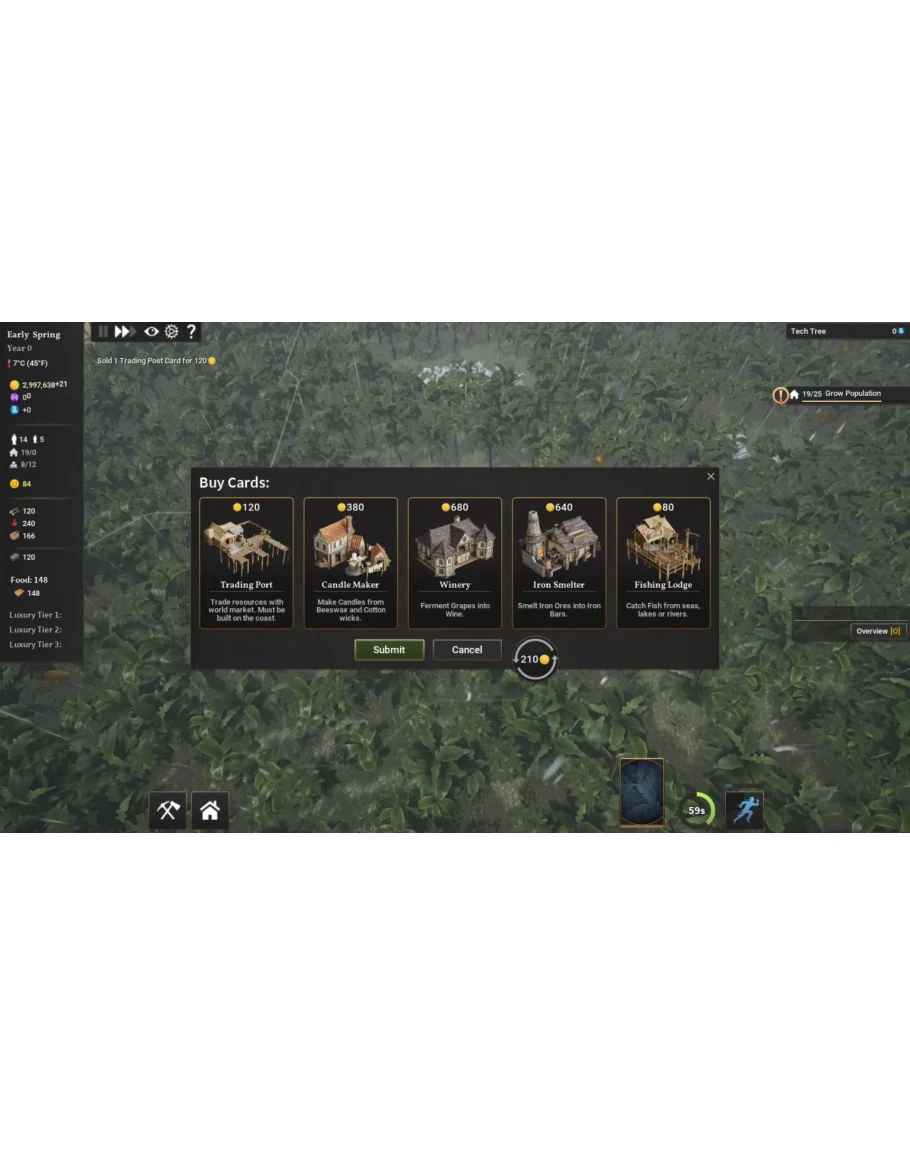Image resolution: width=910 pixels, height=1155 pixels.
Task: Open the Overview panel
Action: pyautogui.click(x=878, y=631)
